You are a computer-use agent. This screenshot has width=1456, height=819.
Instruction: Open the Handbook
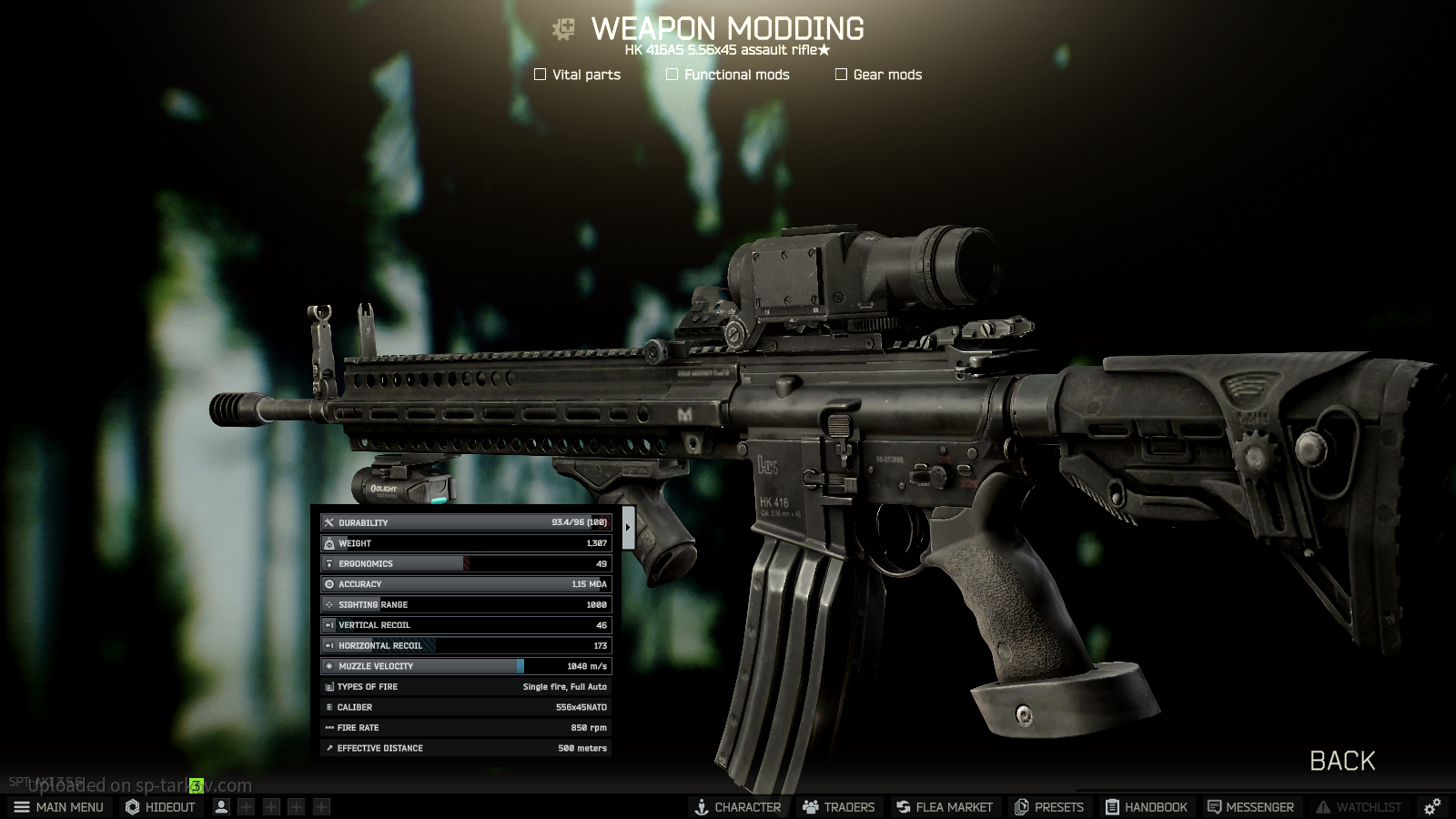point(1147,807)
